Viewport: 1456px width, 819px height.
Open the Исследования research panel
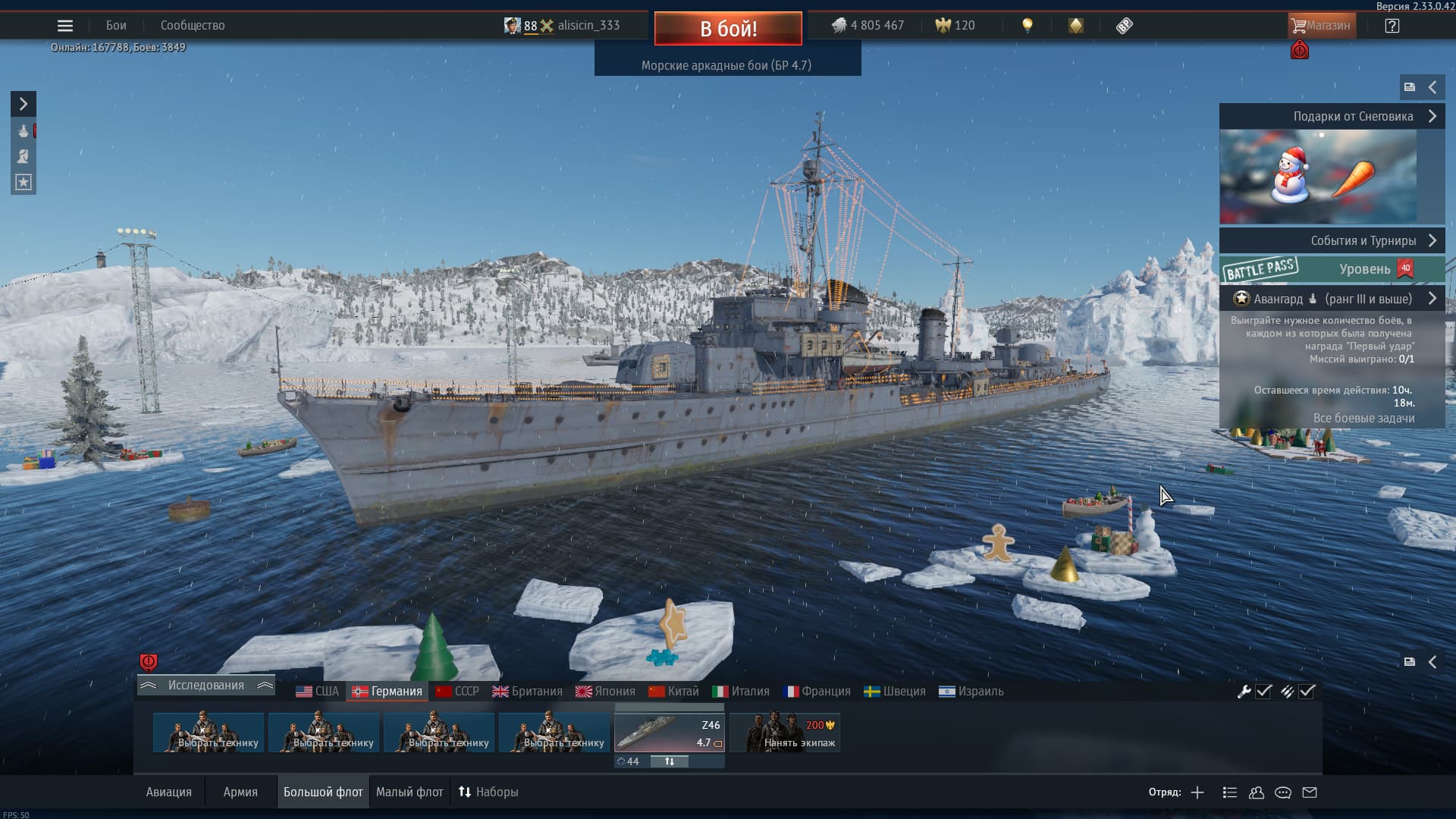[206, 686]
